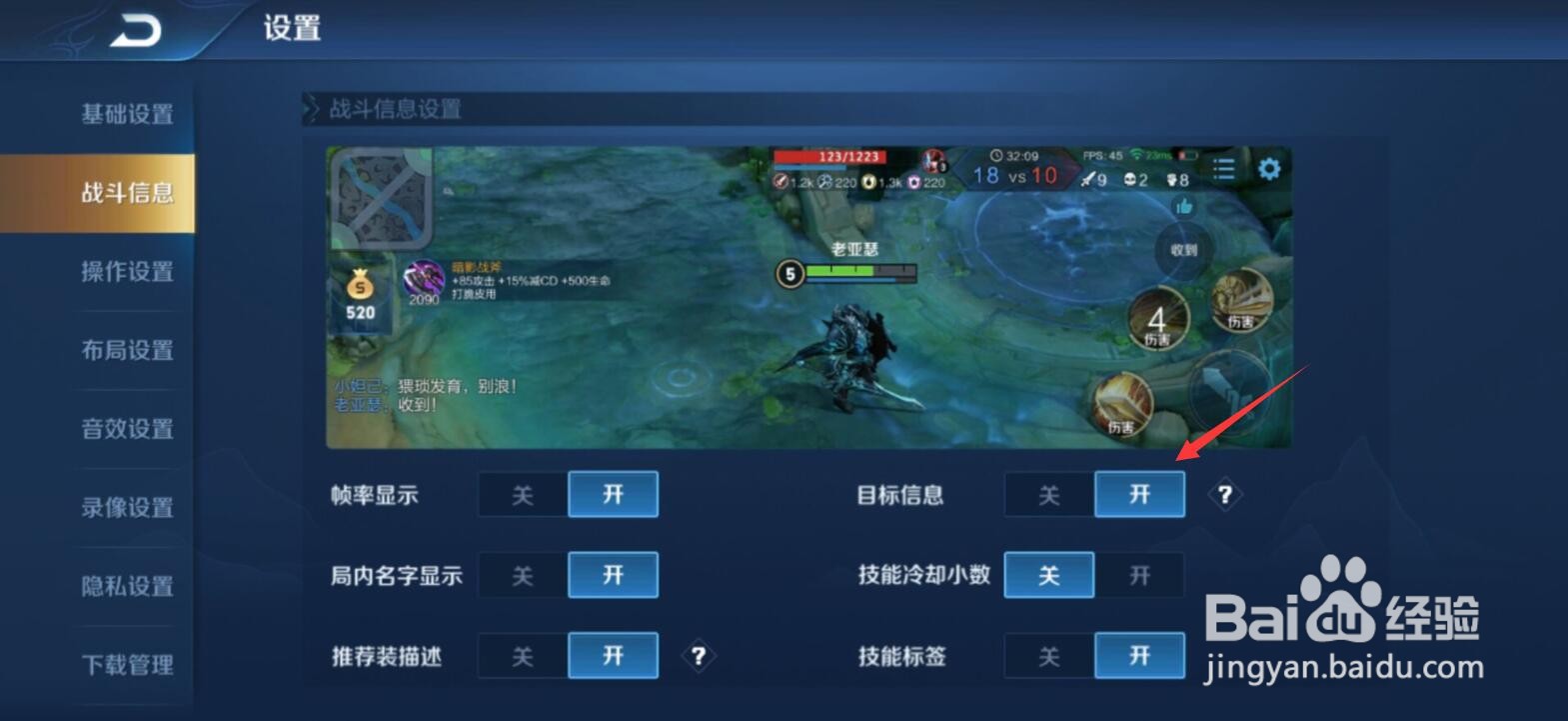Click the 收到 button in the preview
This screenshot has height=721, width=1568.
coord(1183,252)
